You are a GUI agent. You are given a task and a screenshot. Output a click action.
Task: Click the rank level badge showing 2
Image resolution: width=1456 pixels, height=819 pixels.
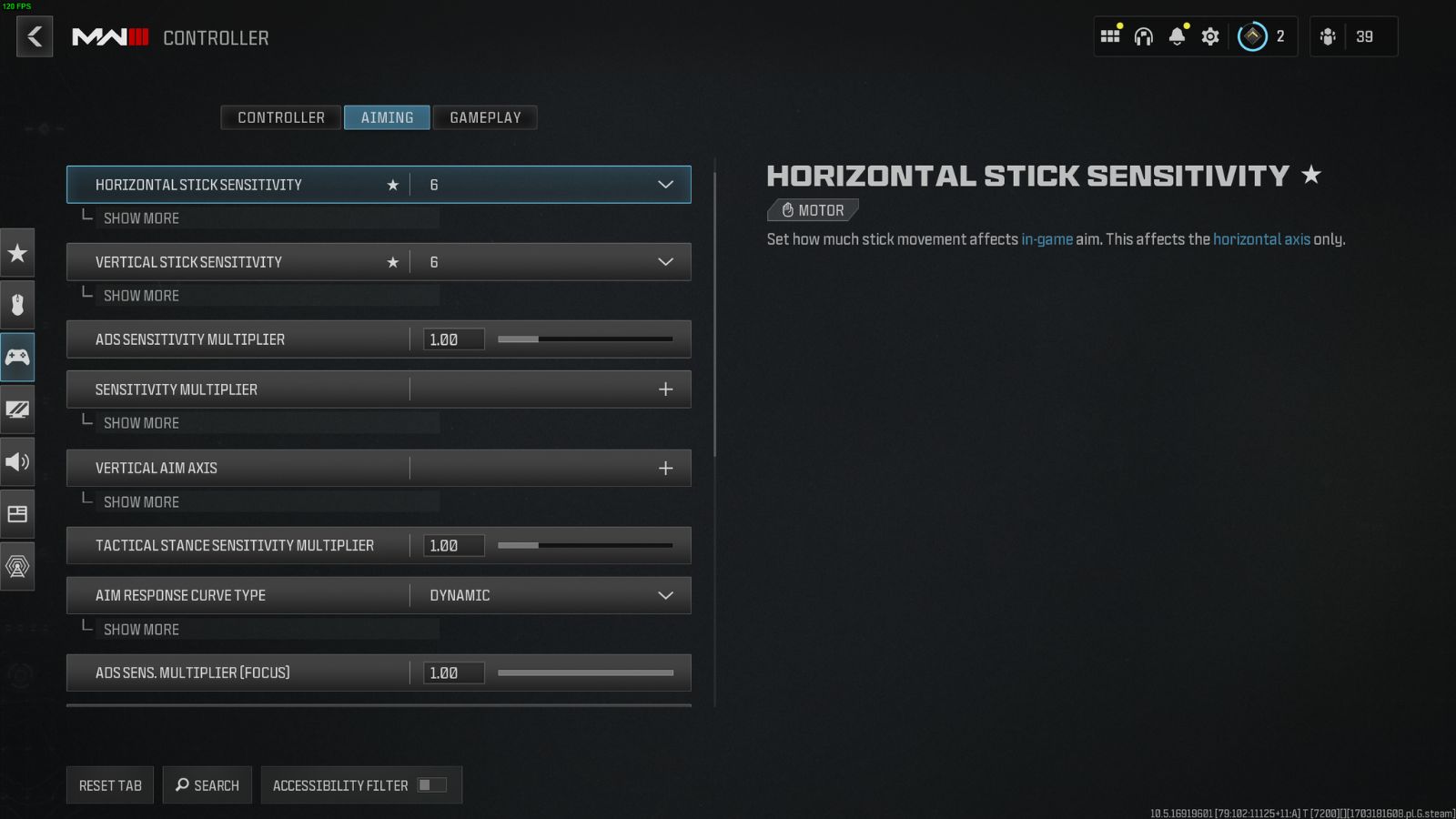point(1253,36)
